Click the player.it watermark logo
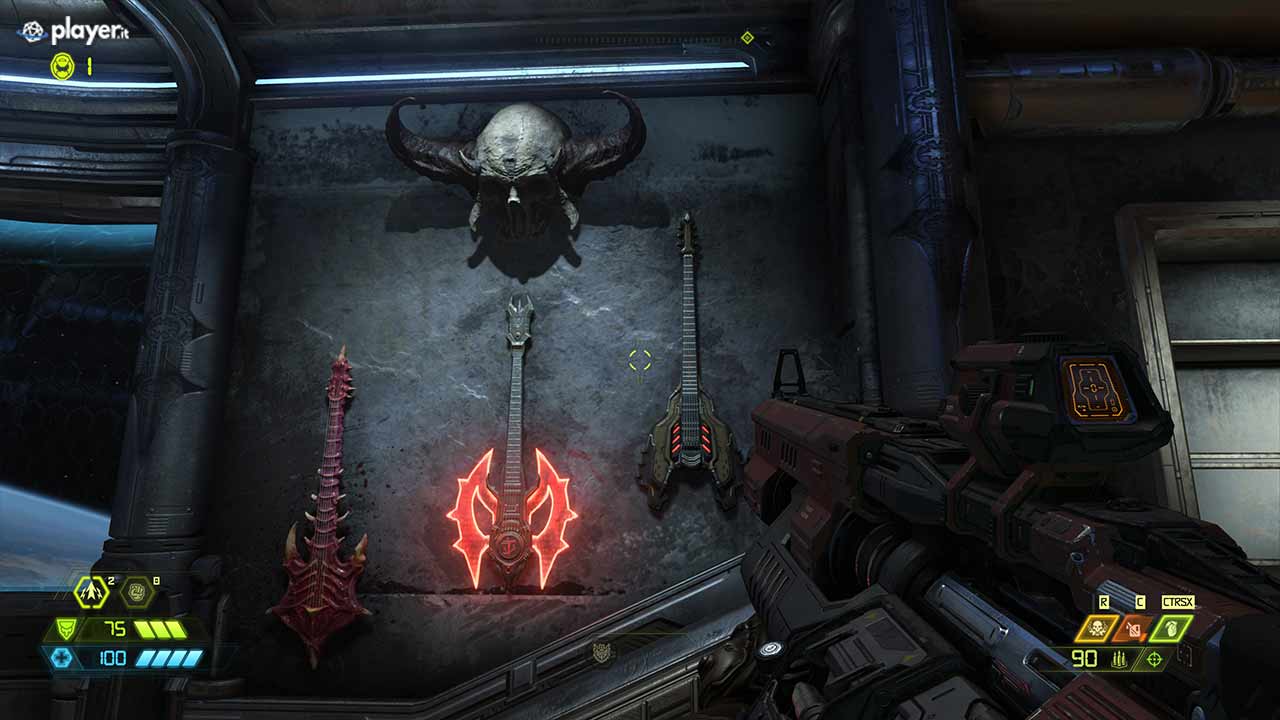This screenshot has height=720, width=1280. pos(74,33)
